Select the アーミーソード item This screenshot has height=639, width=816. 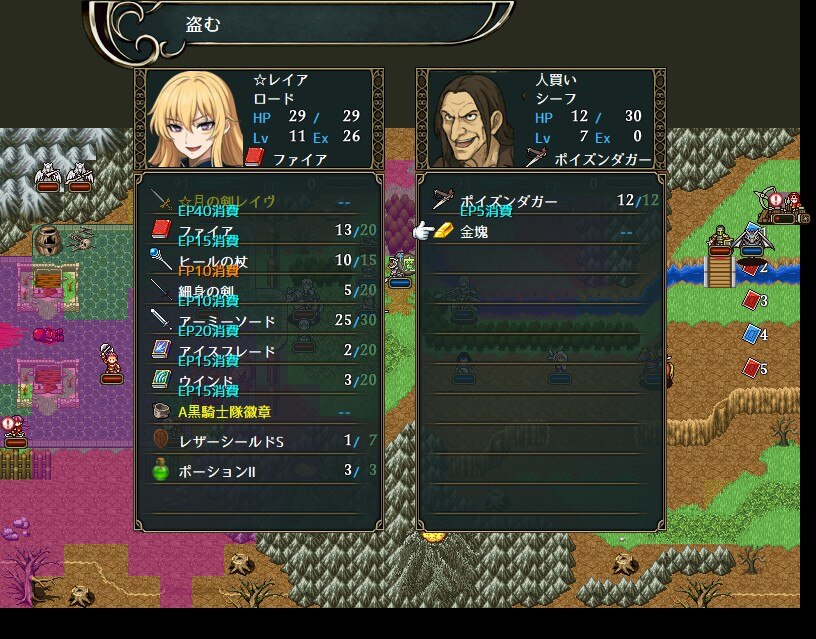258,321
